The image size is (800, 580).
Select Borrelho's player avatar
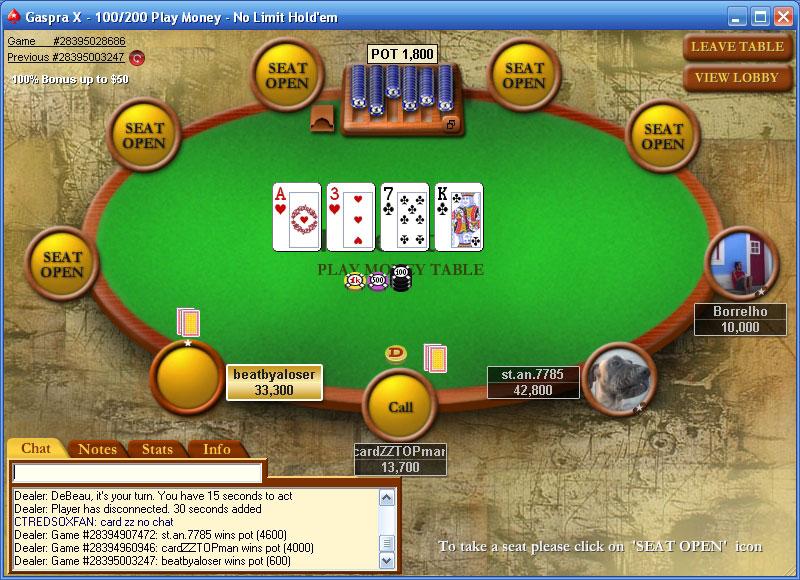point(743,264)
